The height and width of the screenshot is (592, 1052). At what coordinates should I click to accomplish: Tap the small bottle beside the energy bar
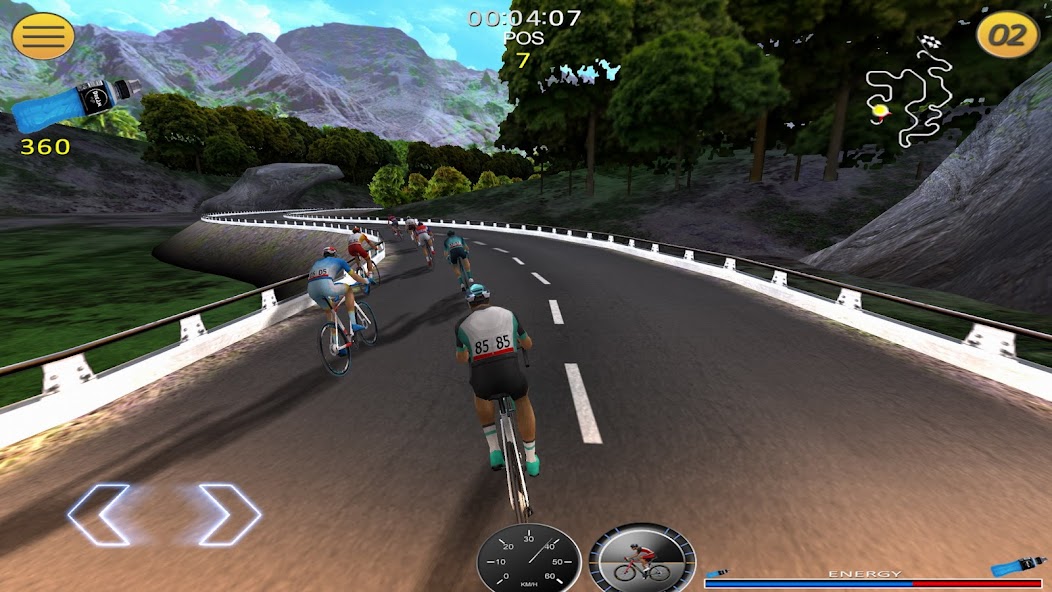(1016, 566)
